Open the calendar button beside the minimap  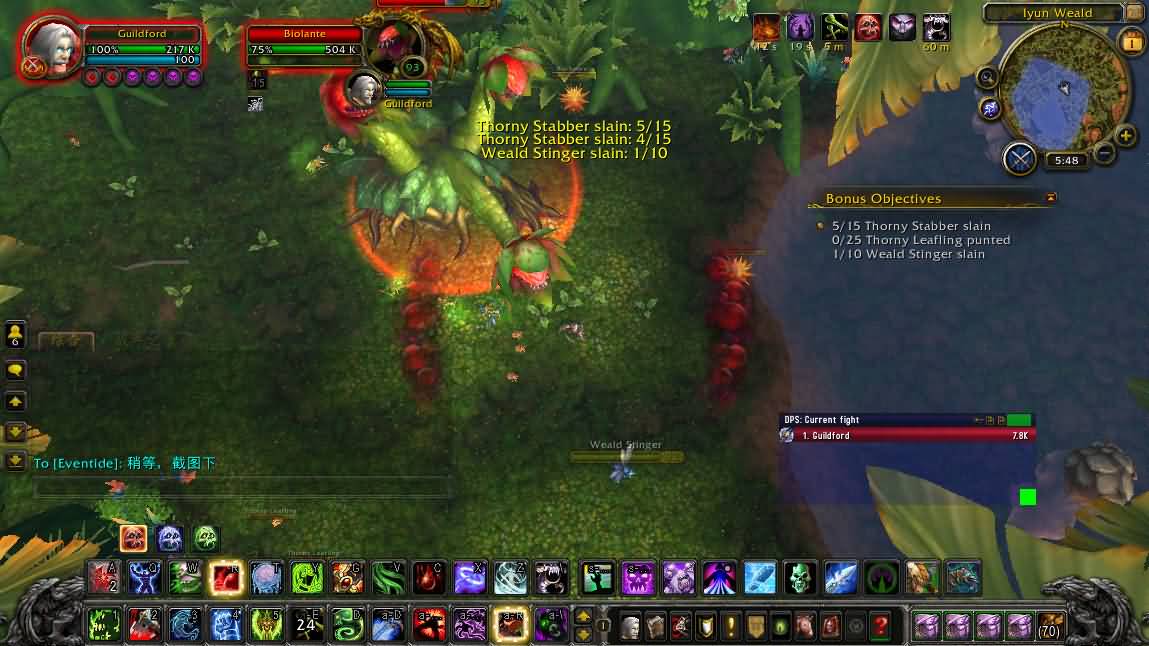click(x=1132, y=42)
